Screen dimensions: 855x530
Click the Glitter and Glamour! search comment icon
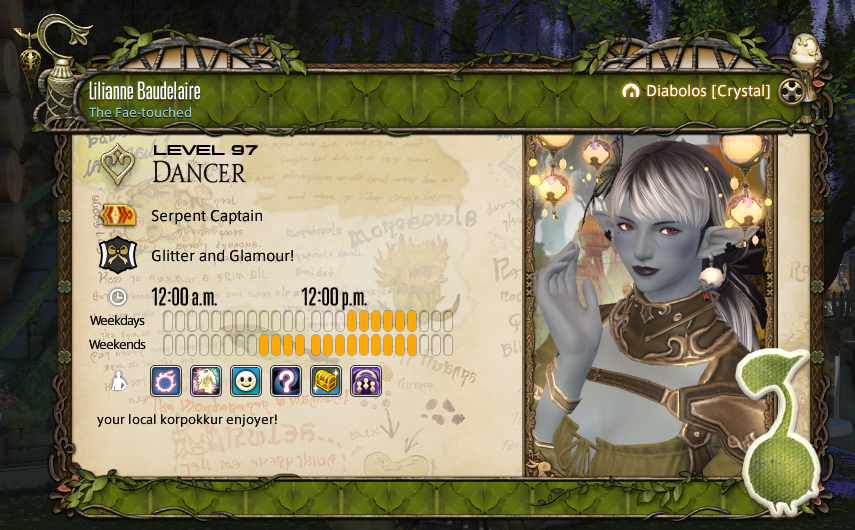click(x=119, y=255)
